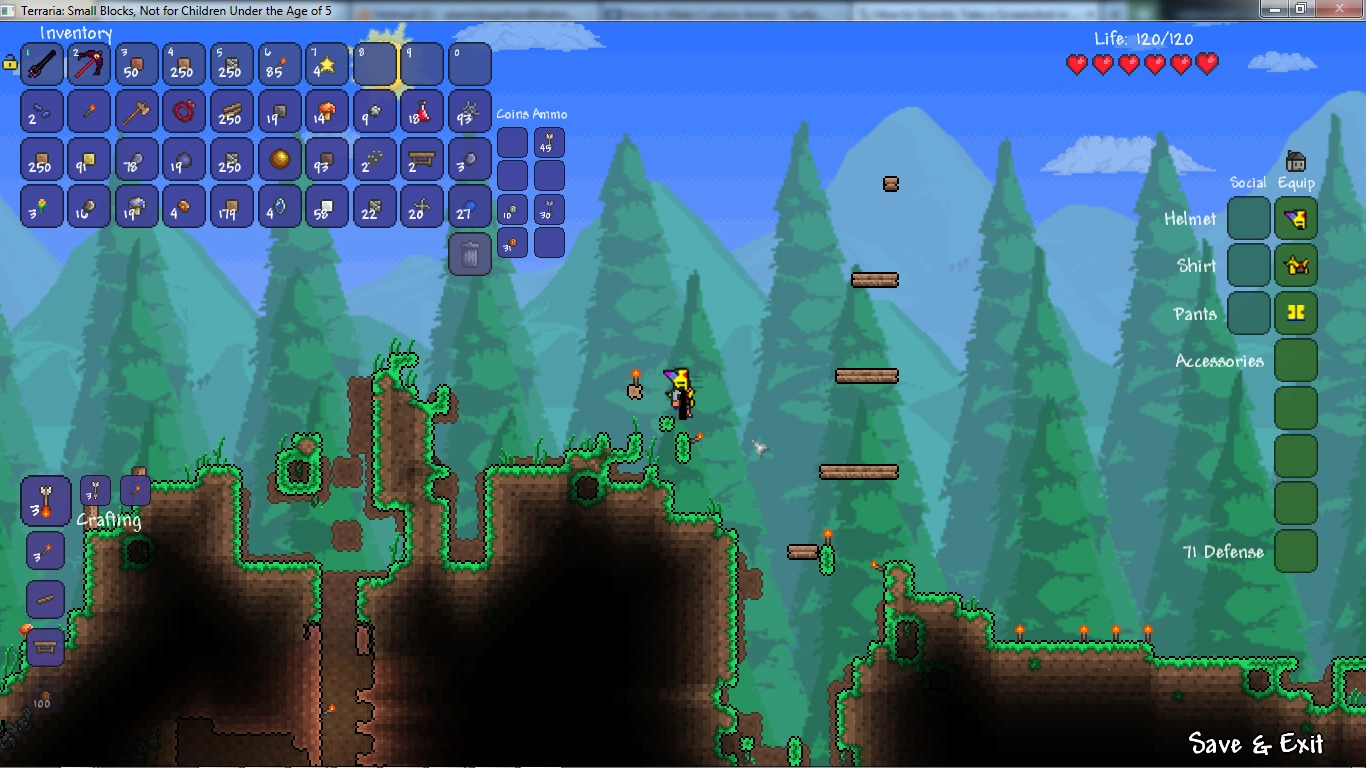Select the orange mushroom stack of 14

pos(324,112)
